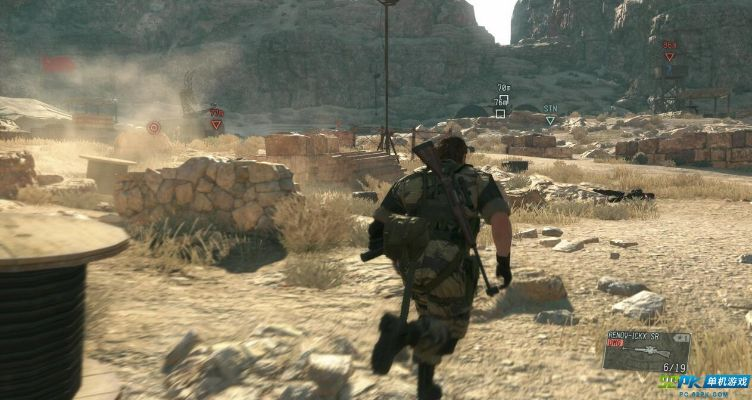Select the RENOV-ICKX SR weapon panel
Screen dimensions: 752x400
point(647,350)
